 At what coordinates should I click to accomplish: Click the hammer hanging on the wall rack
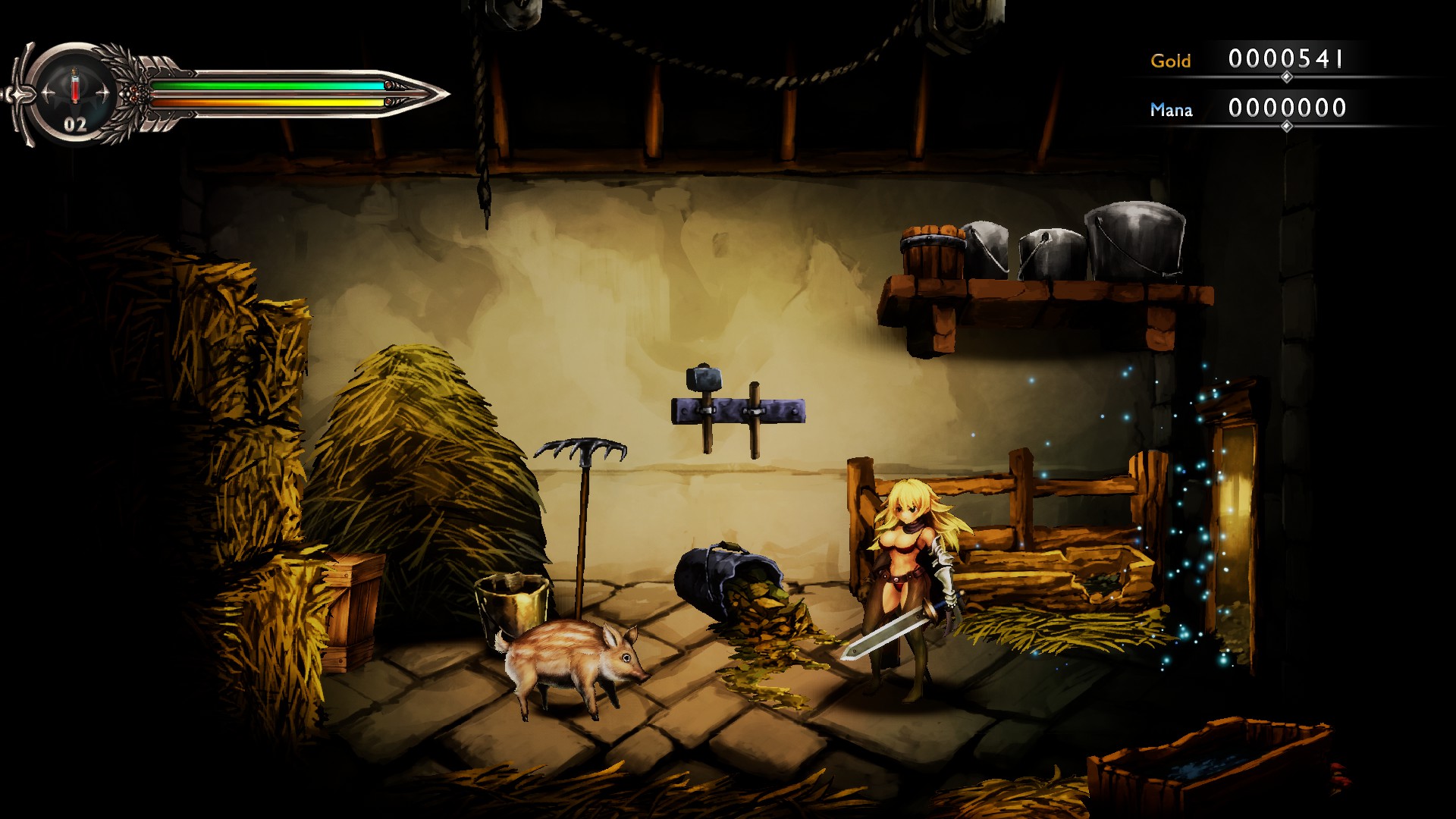(x=704, y=380)
